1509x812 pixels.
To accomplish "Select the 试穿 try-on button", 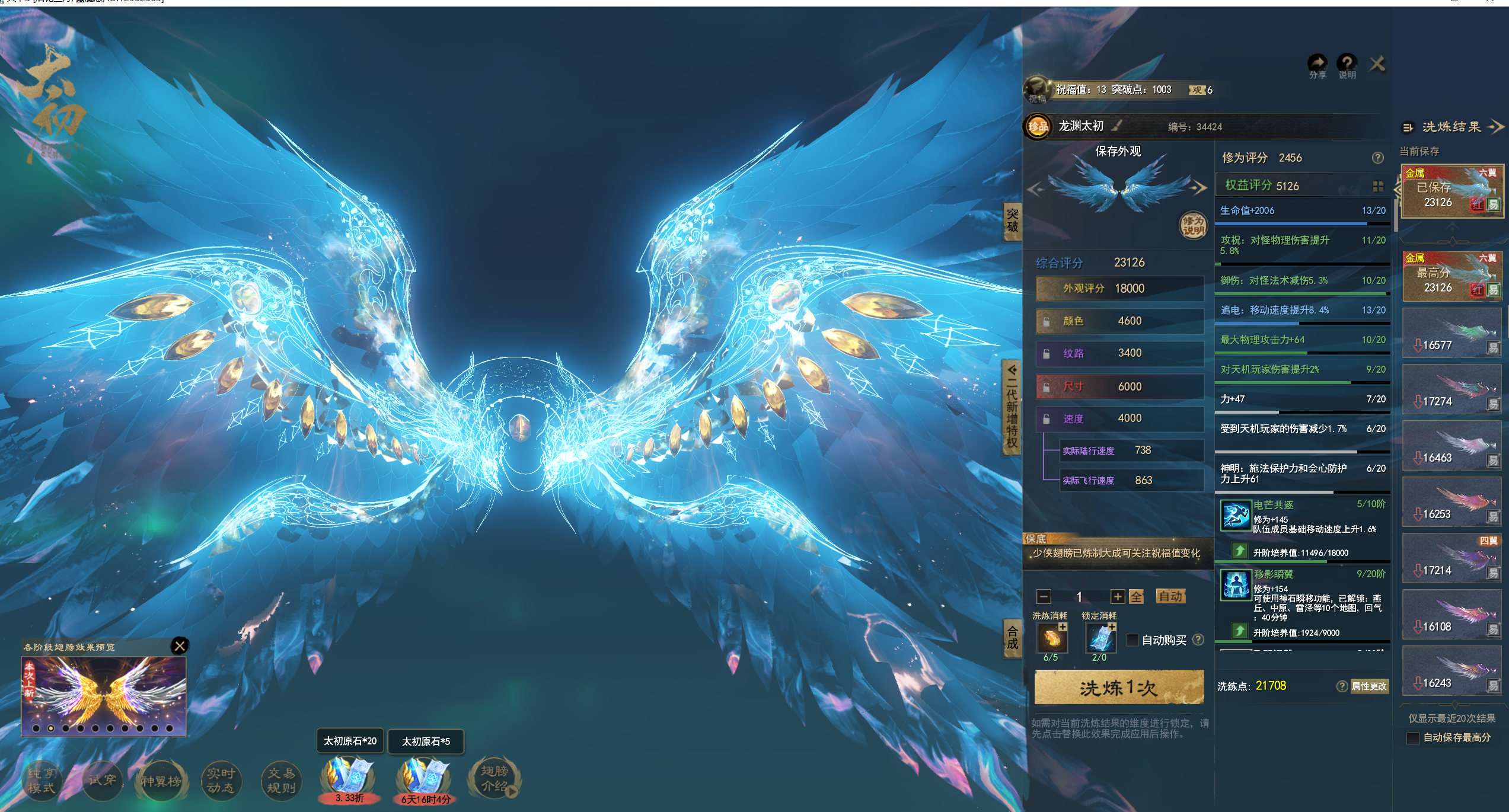I will click(103, 781).
